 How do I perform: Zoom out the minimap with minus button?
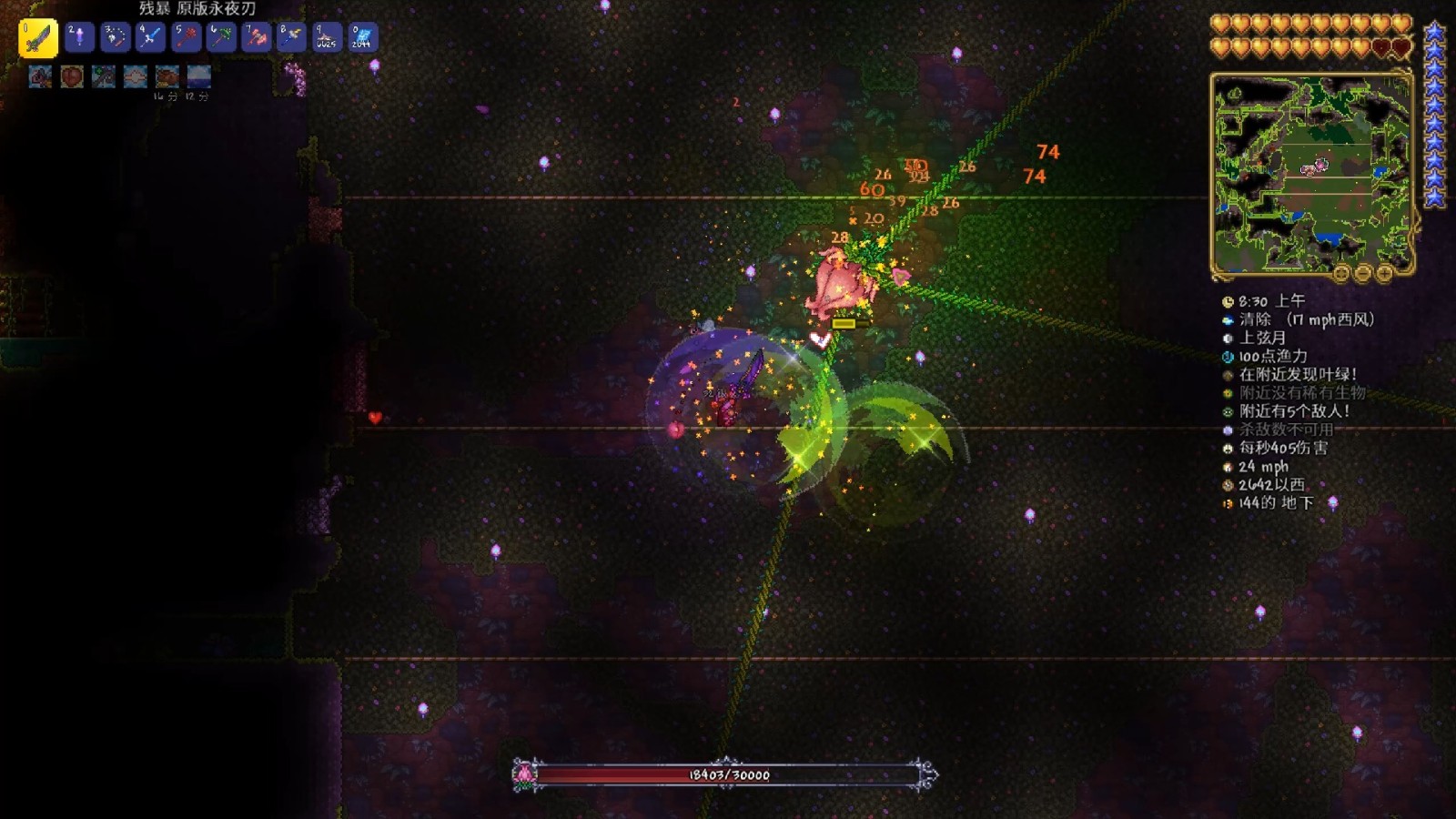[x=1362, y=273]
